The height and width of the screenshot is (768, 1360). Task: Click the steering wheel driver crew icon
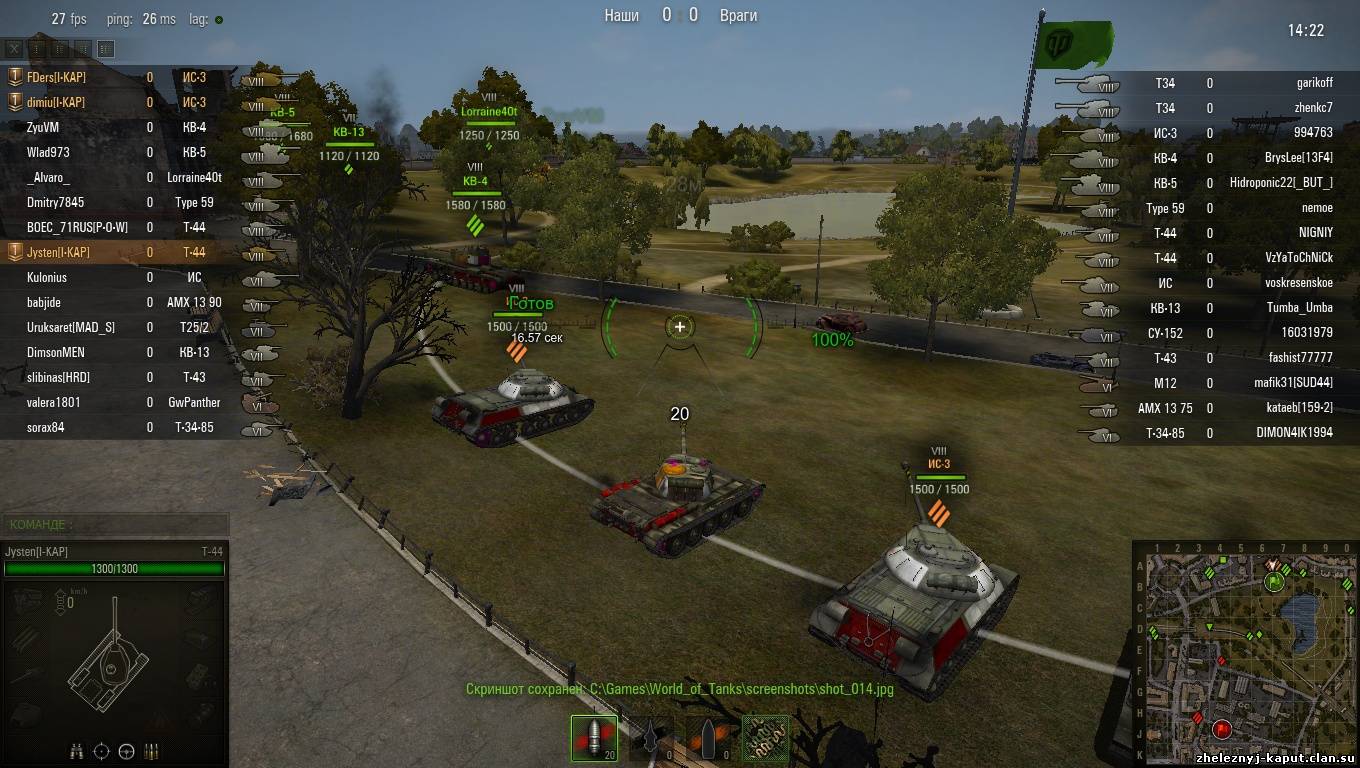click(127, 751)
